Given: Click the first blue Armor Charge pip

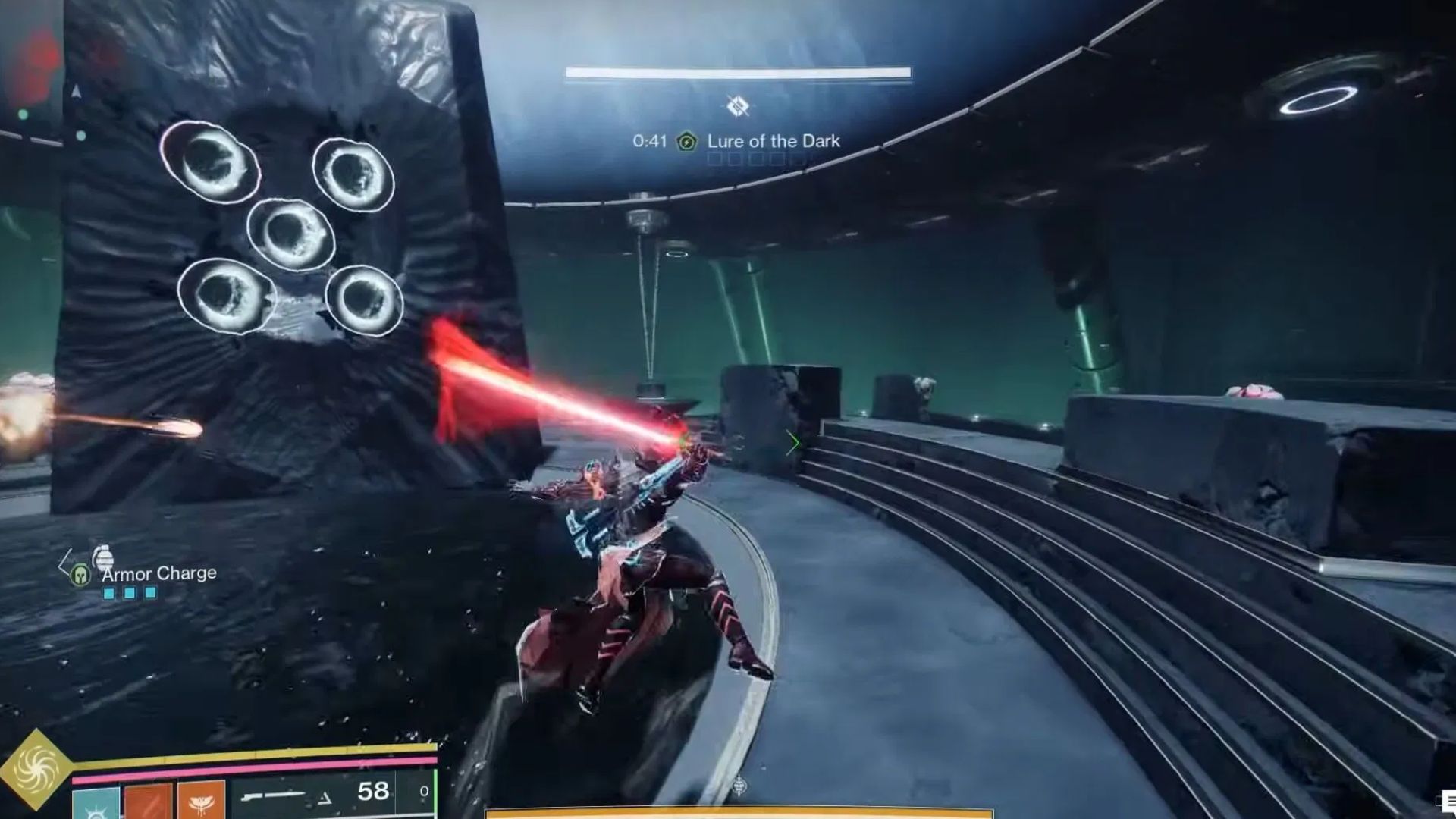Looking at the screenshot, I should (108, 594).
